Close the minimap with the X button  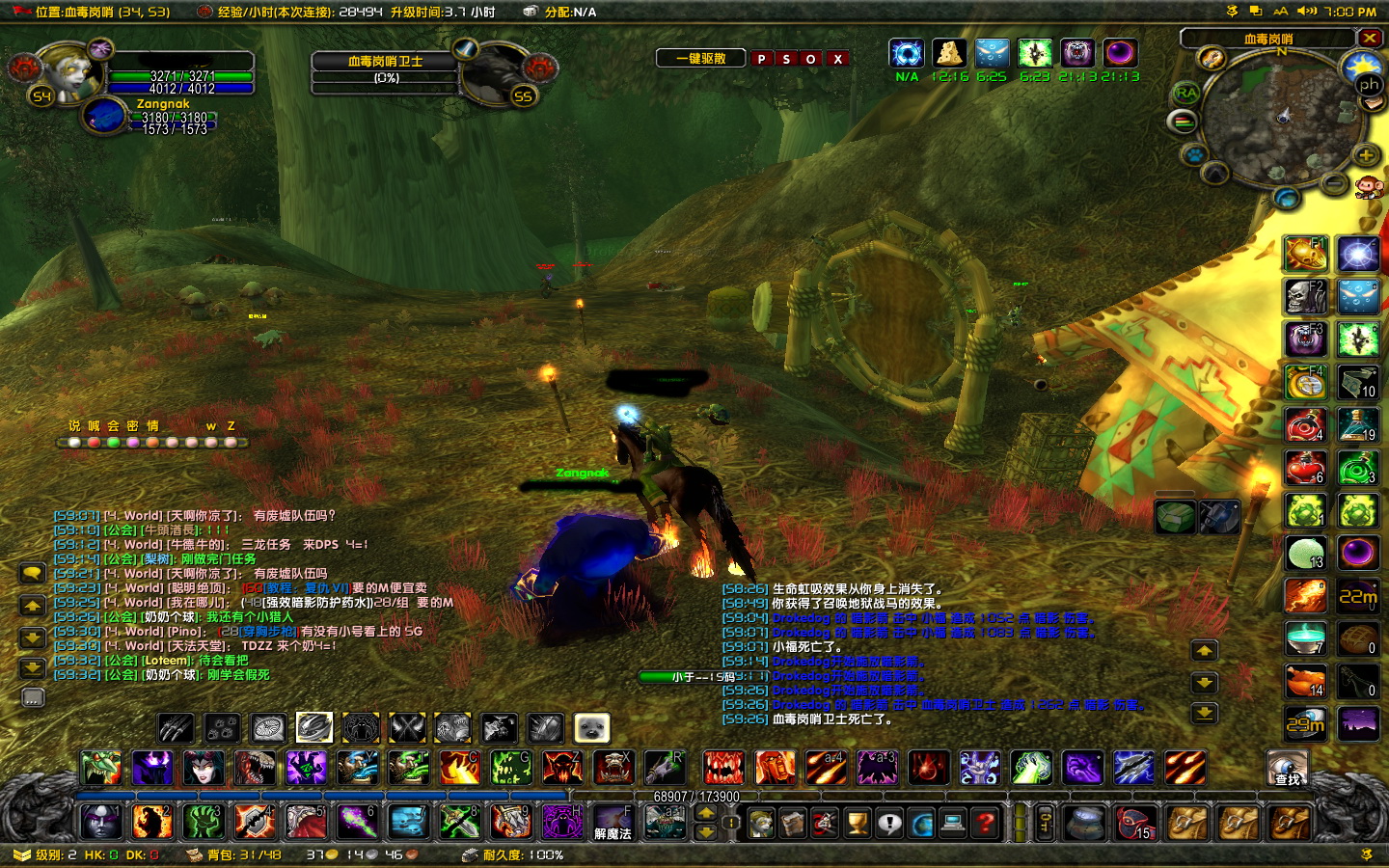pos(1370,38)
